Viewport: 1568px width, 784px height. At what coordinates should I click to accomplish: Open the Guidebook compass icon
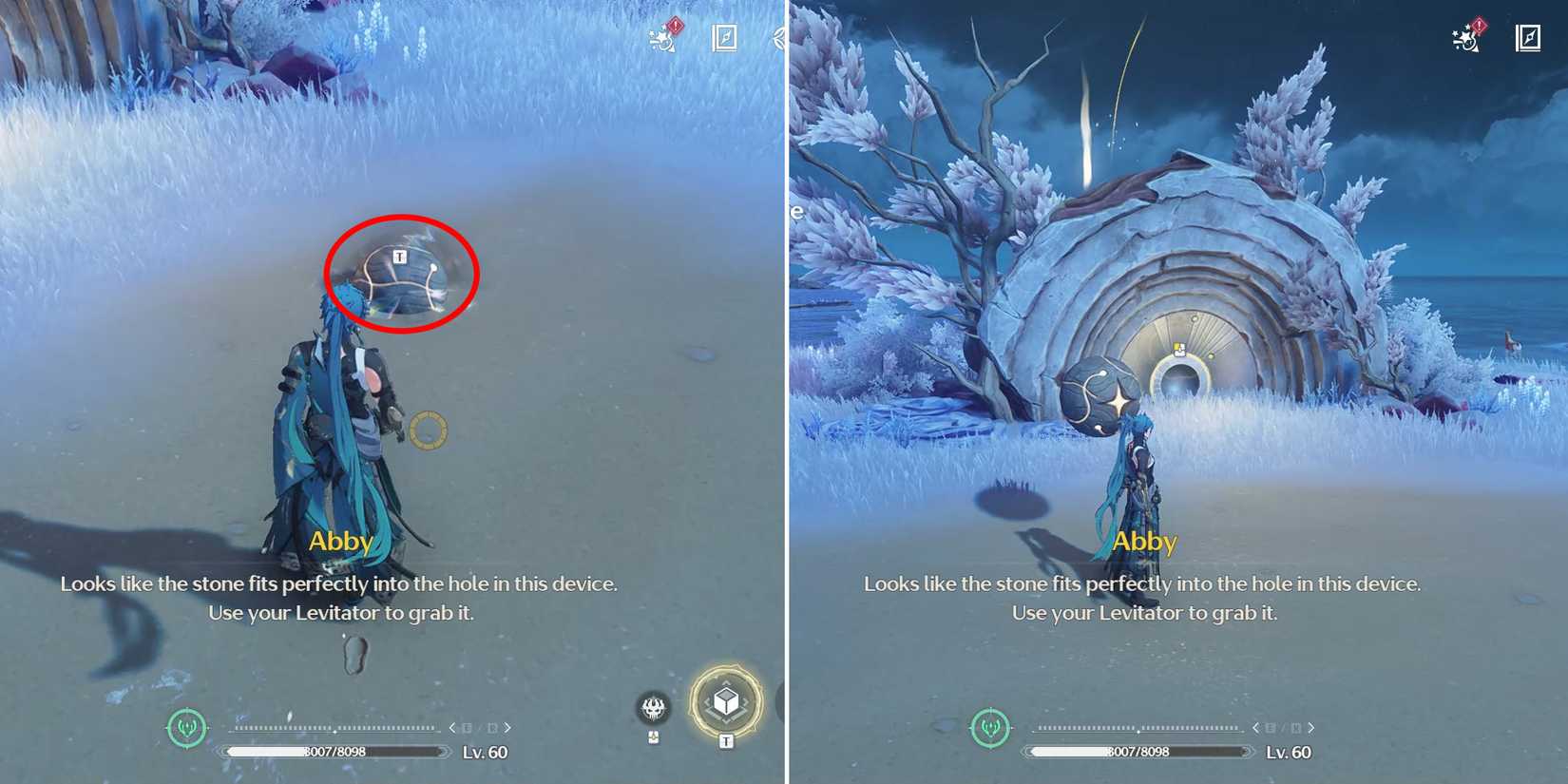724,36
